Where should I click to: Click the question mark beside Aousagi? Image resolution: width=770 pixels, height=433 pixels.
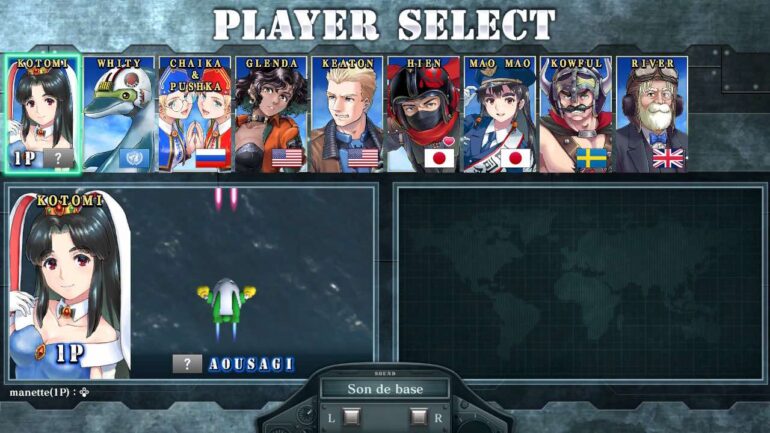(187, 364)
